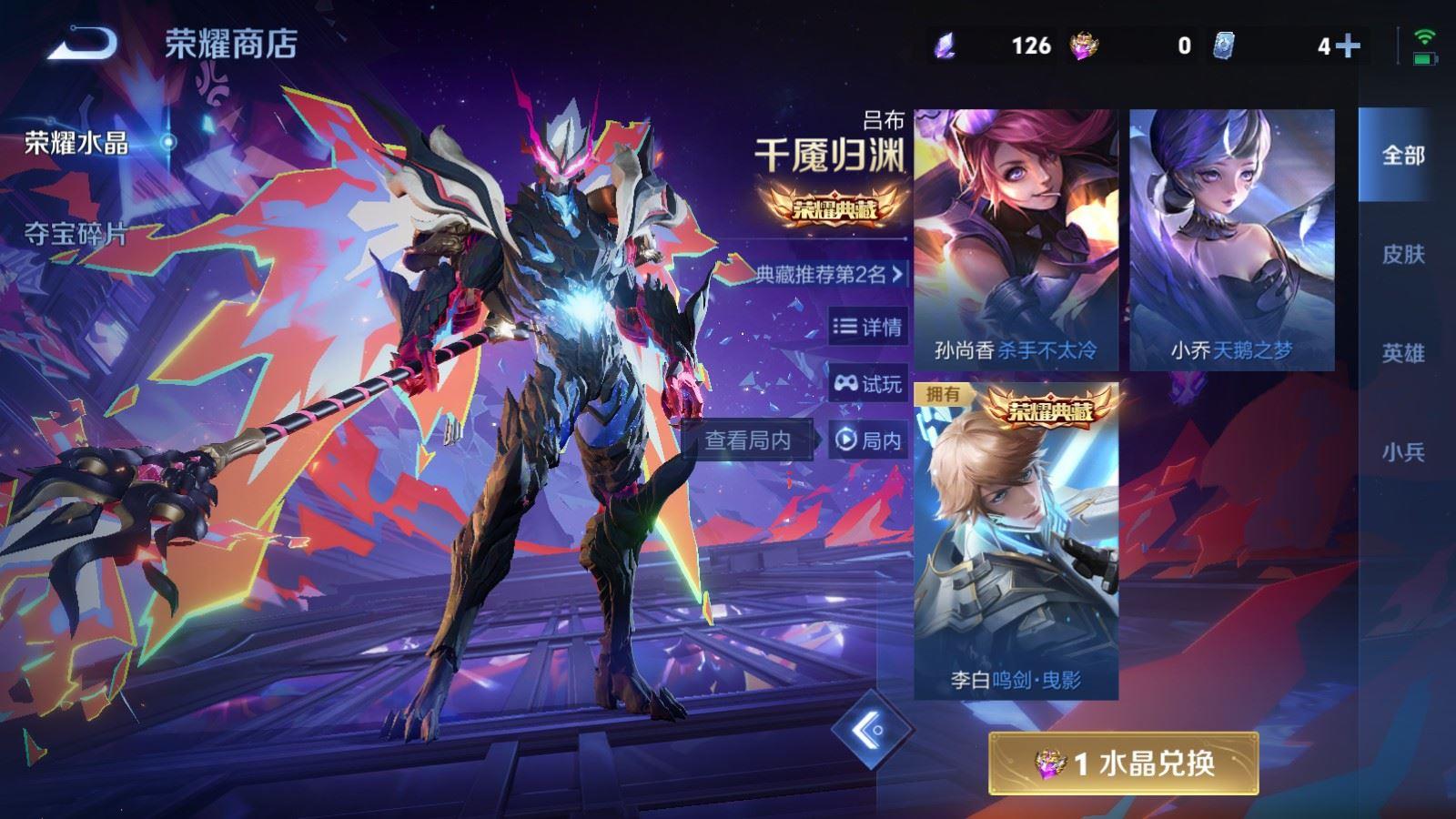The width and height of the screenshot is (1456, 819).
Task: Open 荣耀水晶 section in left sidebar
Action: (x=76, y=141)
